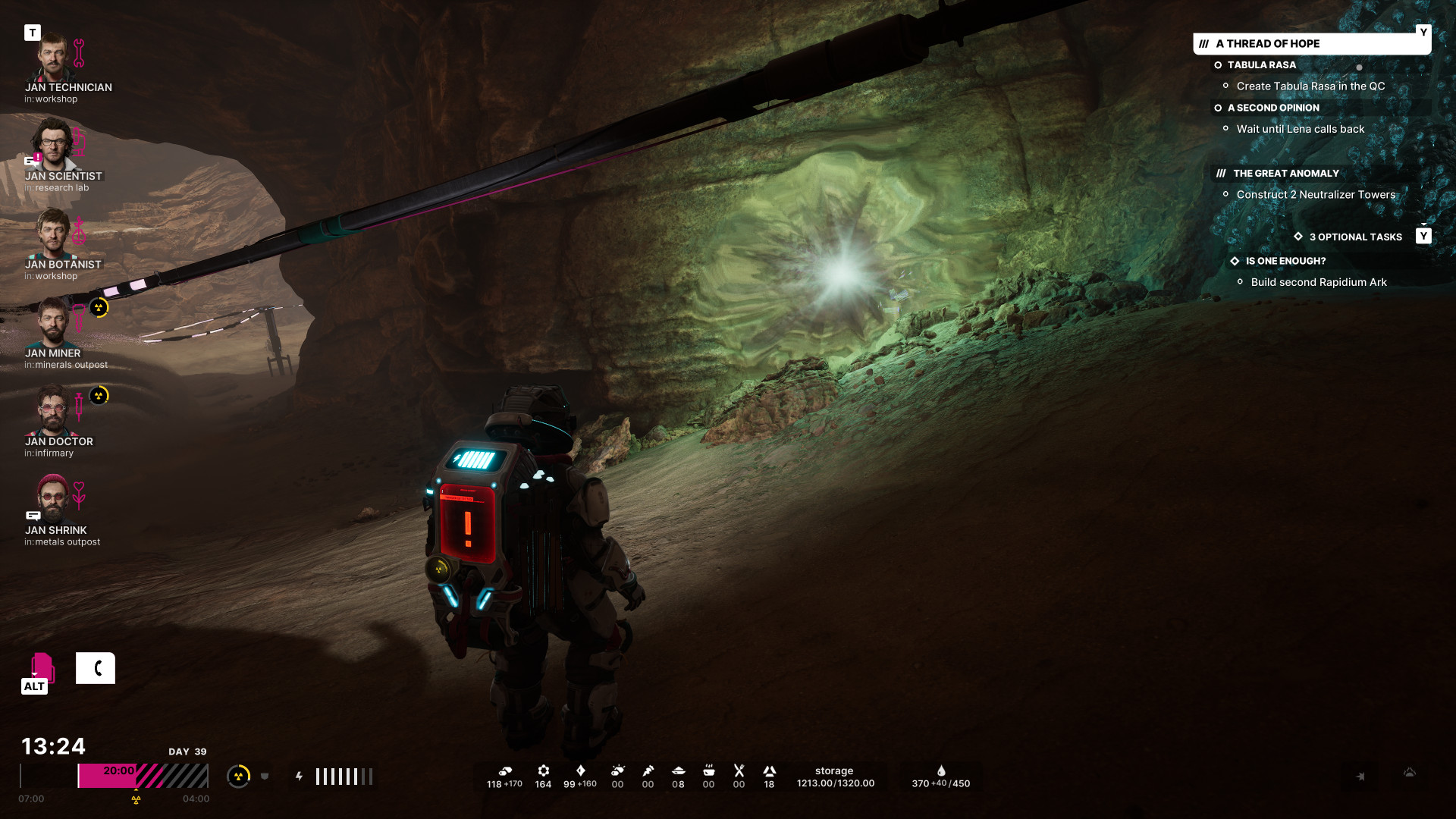Select Jan Technician's portrait
The height and width of the screenshot is (819, 1456).
pos(53,58)
